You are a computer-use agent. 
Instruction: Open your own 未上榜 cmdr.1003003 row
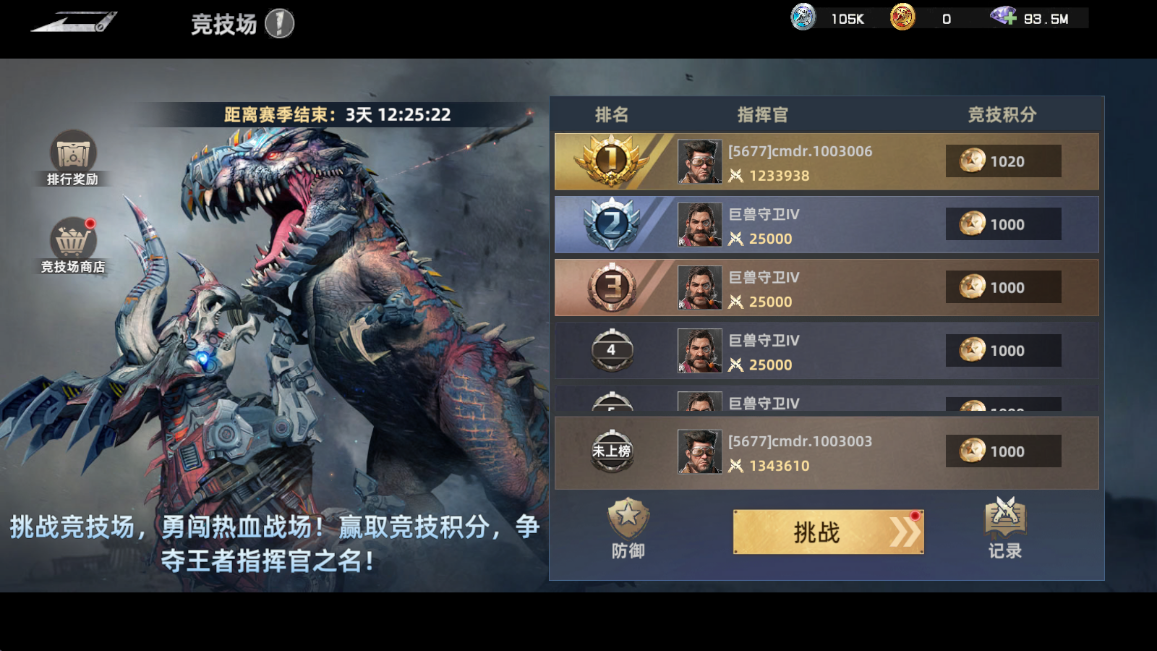pos(826,452)
